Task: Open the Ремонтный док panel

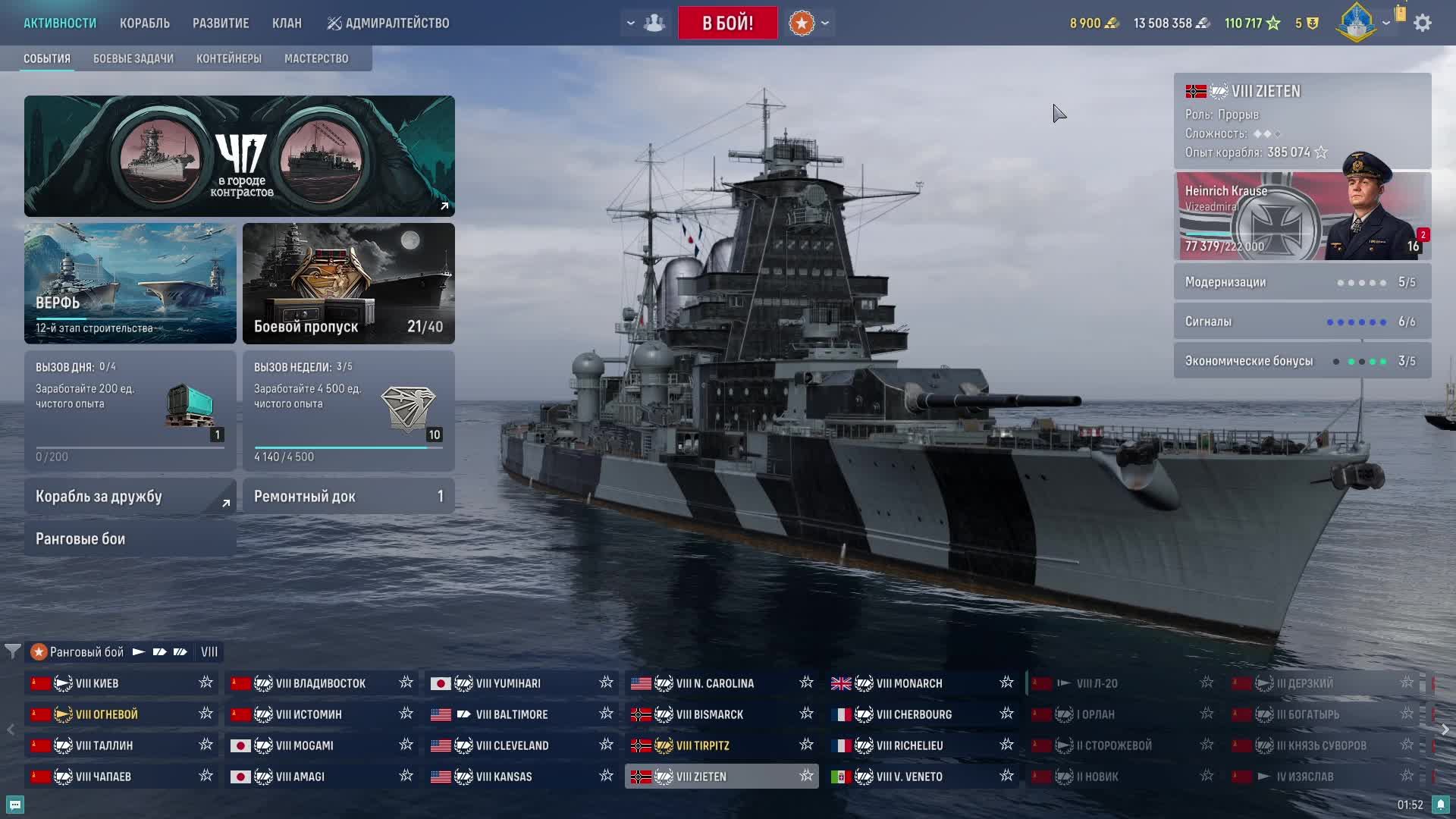Action: point(348,496)
